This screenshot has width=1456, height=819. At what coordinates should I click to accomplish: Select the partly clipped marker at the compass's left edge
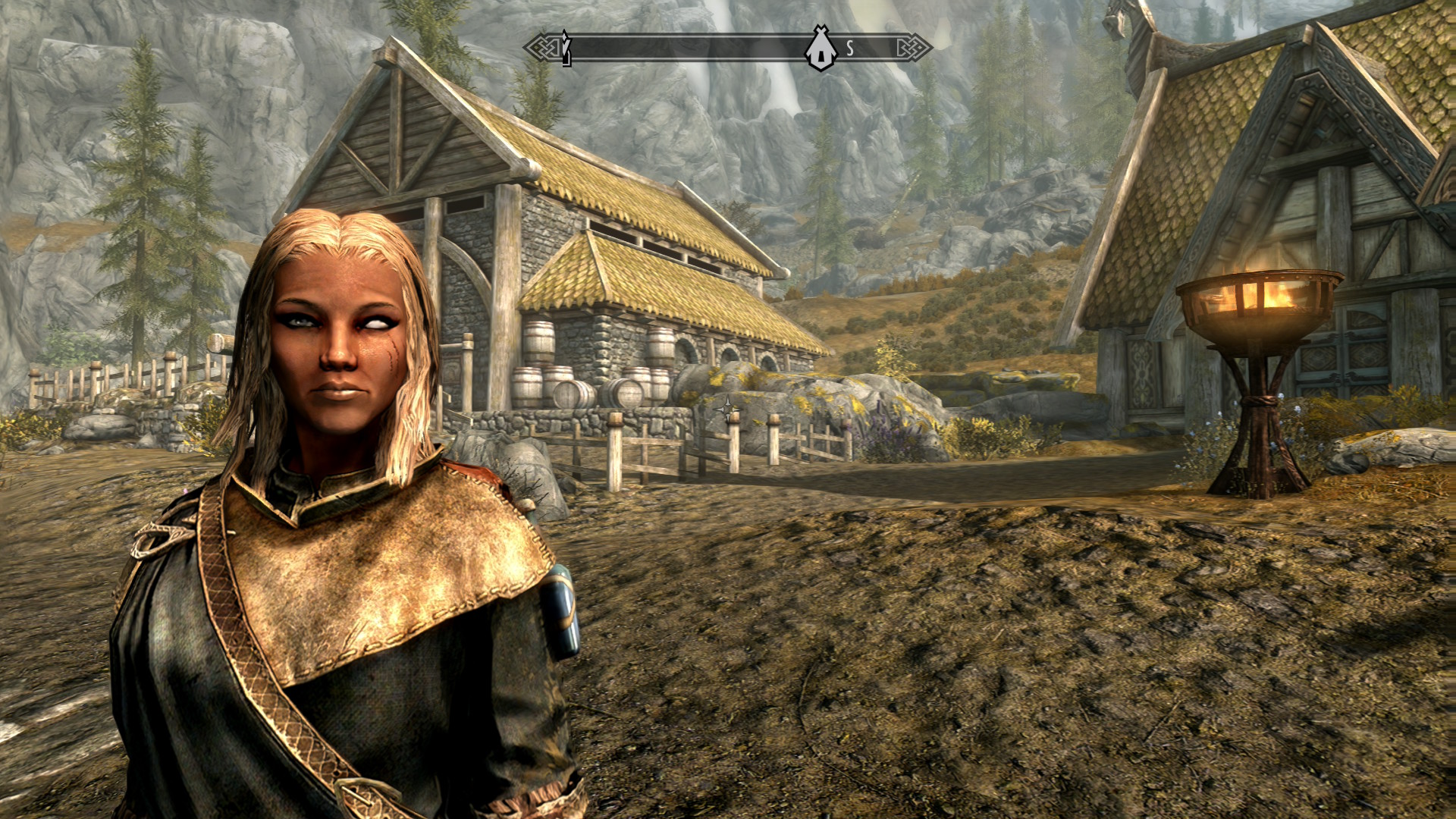[x=566, y=49]
